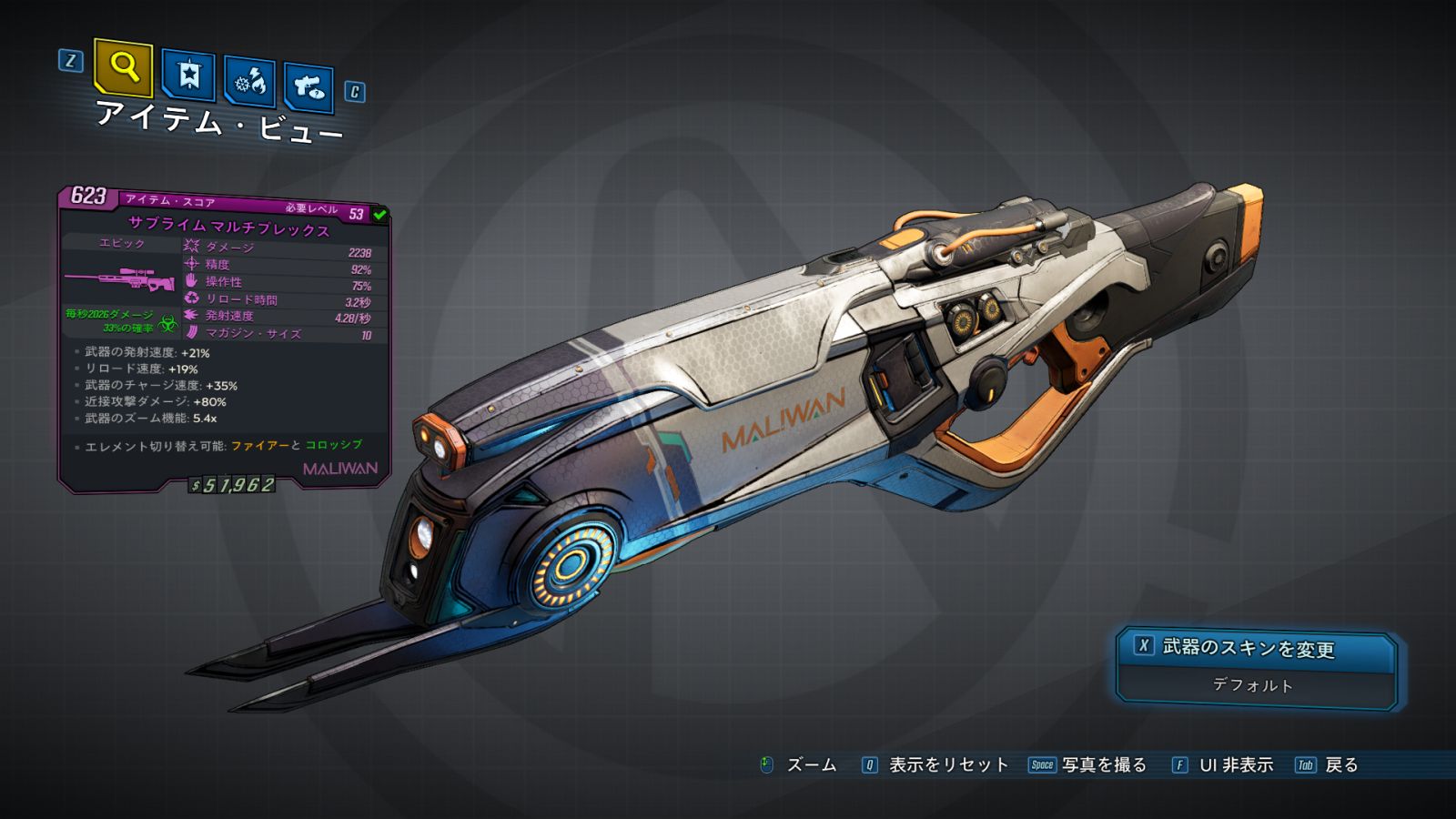Open the gear and flame elements tab

249,83
